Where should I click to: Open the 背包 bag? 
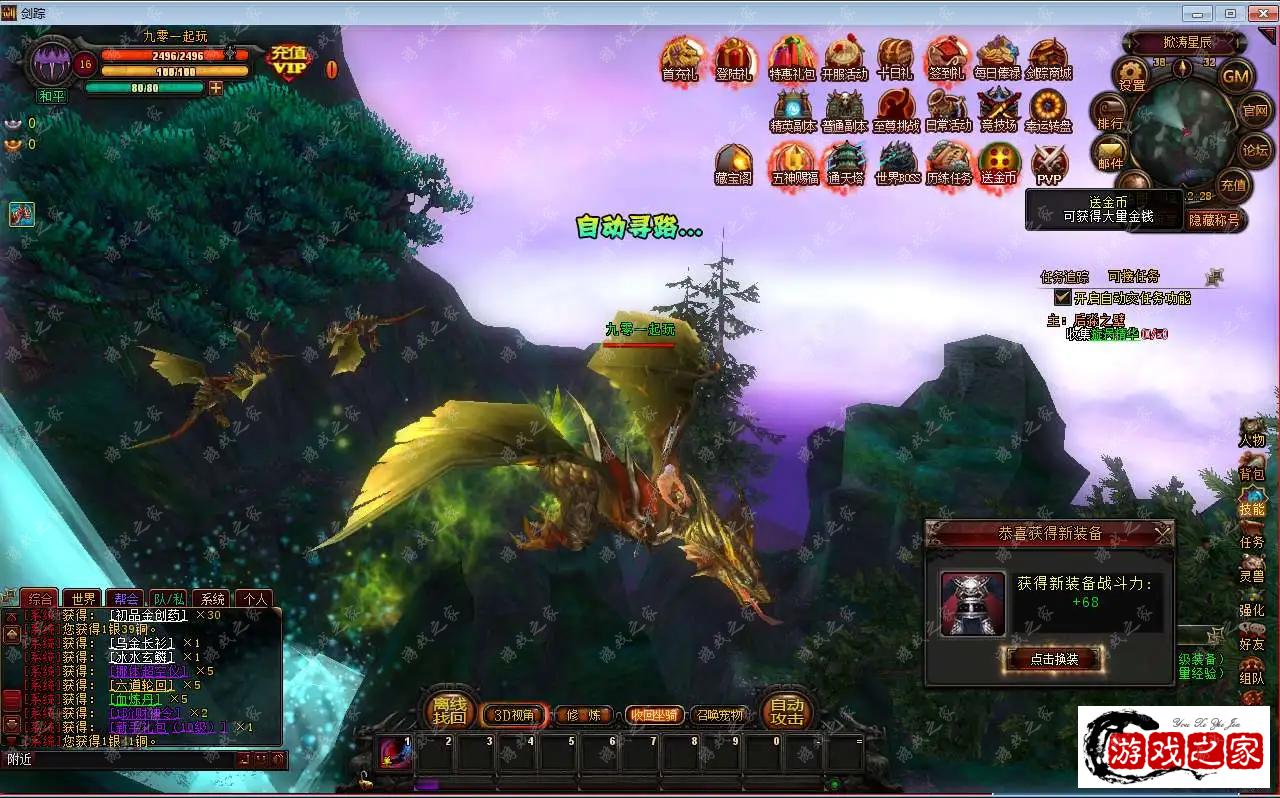pyautogui.click(x=1252, y=466)
